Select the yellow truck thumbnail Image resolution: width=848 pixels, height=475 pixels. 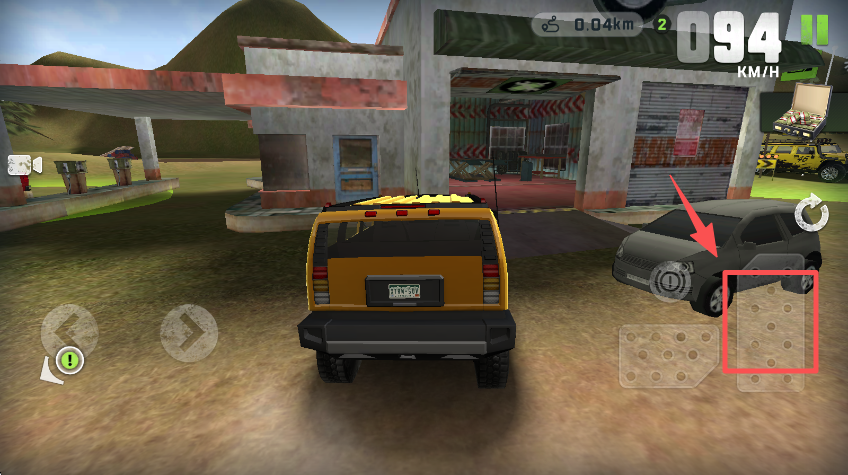pos(803,160)
